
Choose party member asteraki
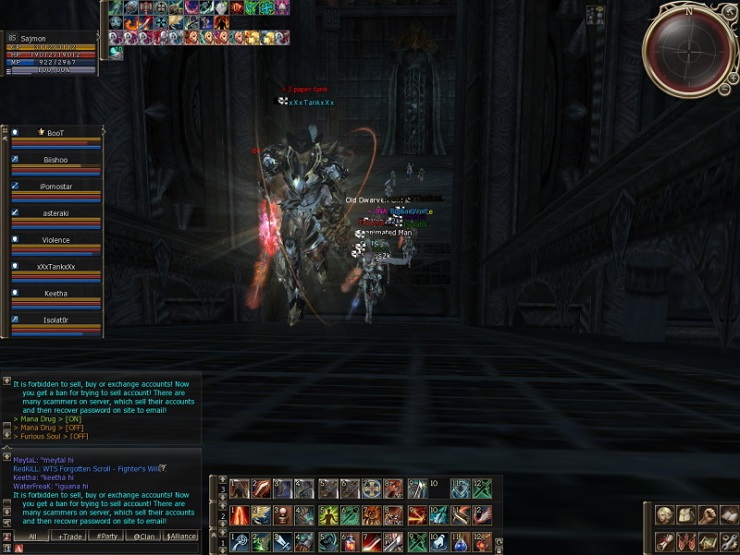click(x=56, y=213)
